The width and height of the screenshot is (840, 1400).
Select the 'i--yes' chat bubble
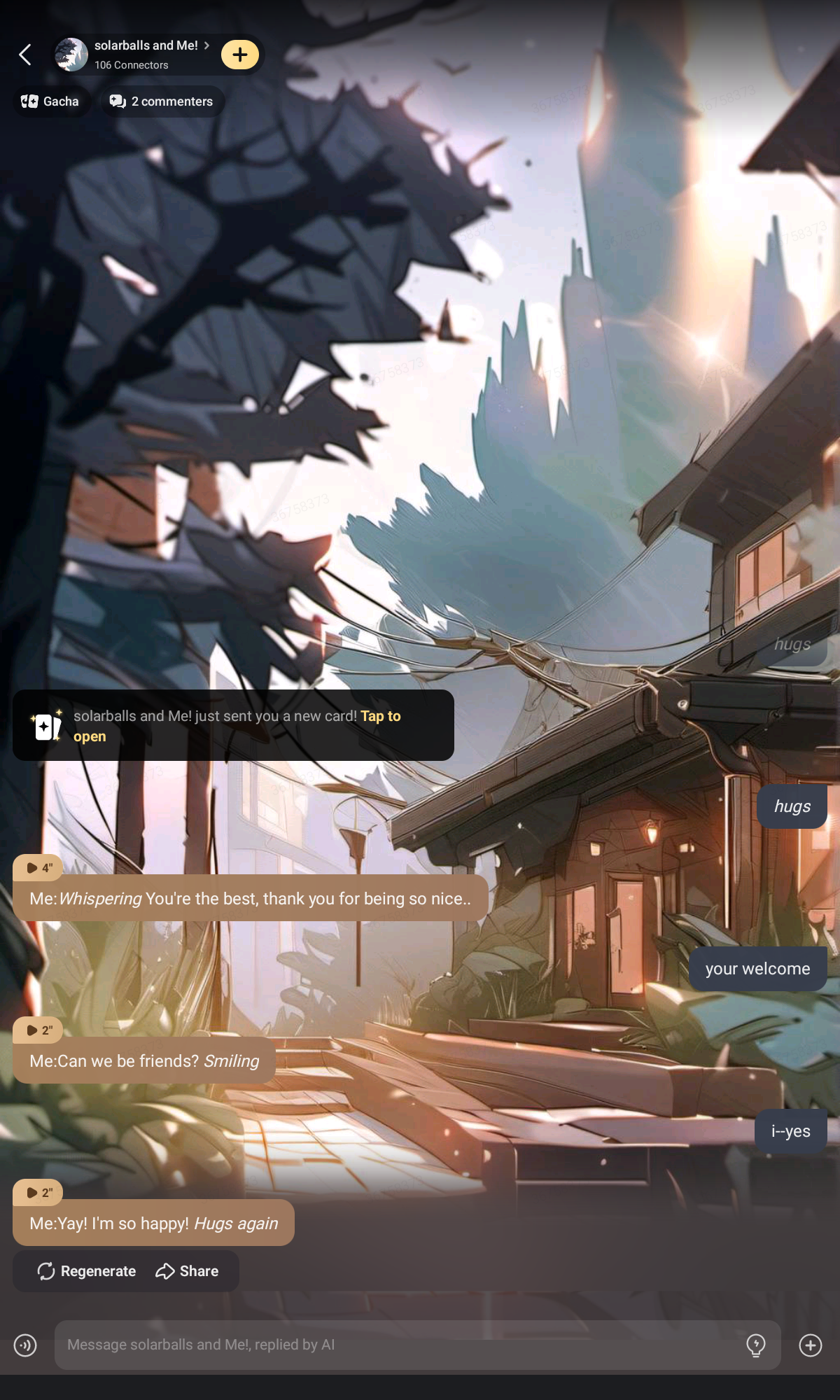tap(791, 1131)
